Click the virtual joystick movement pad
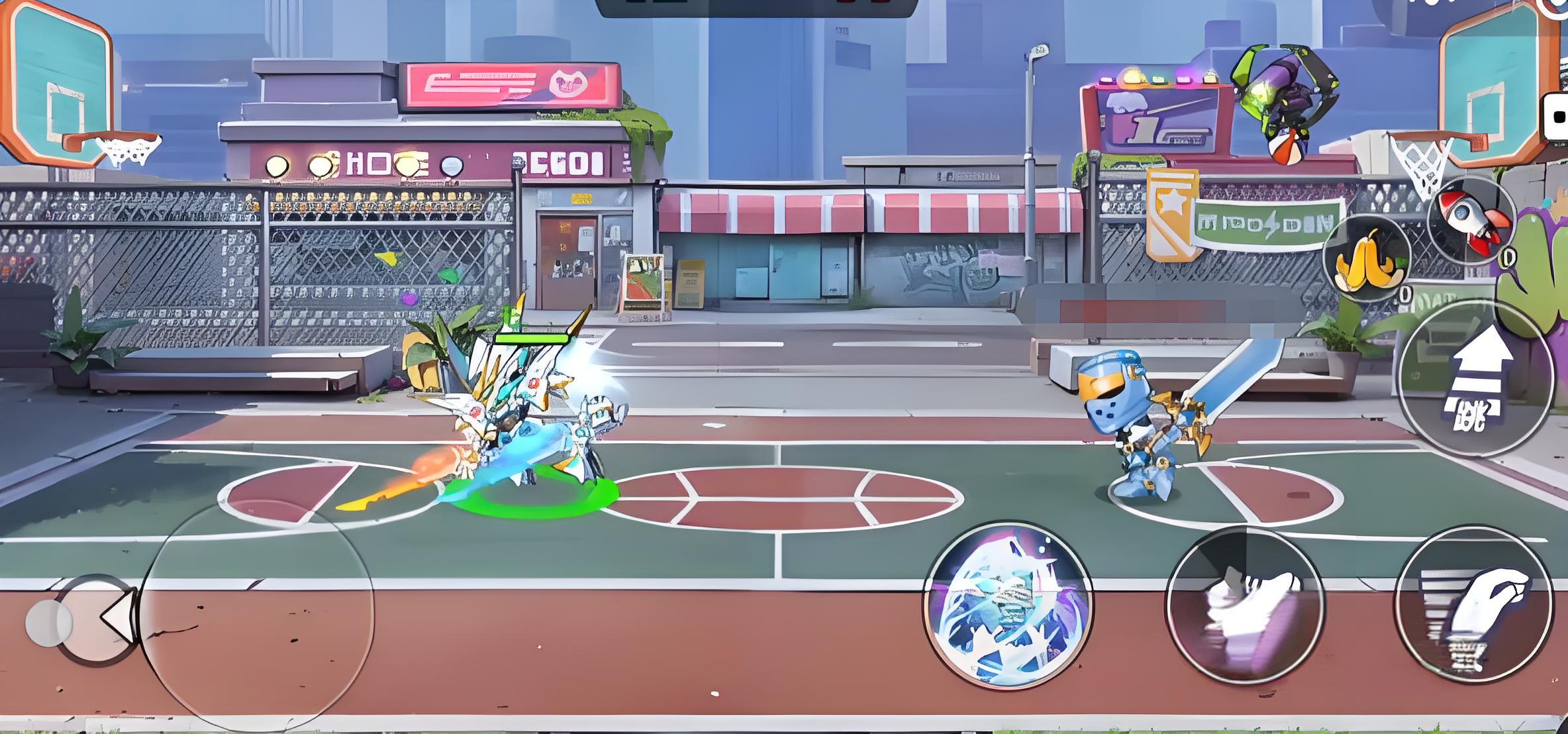 coord(257,615)
